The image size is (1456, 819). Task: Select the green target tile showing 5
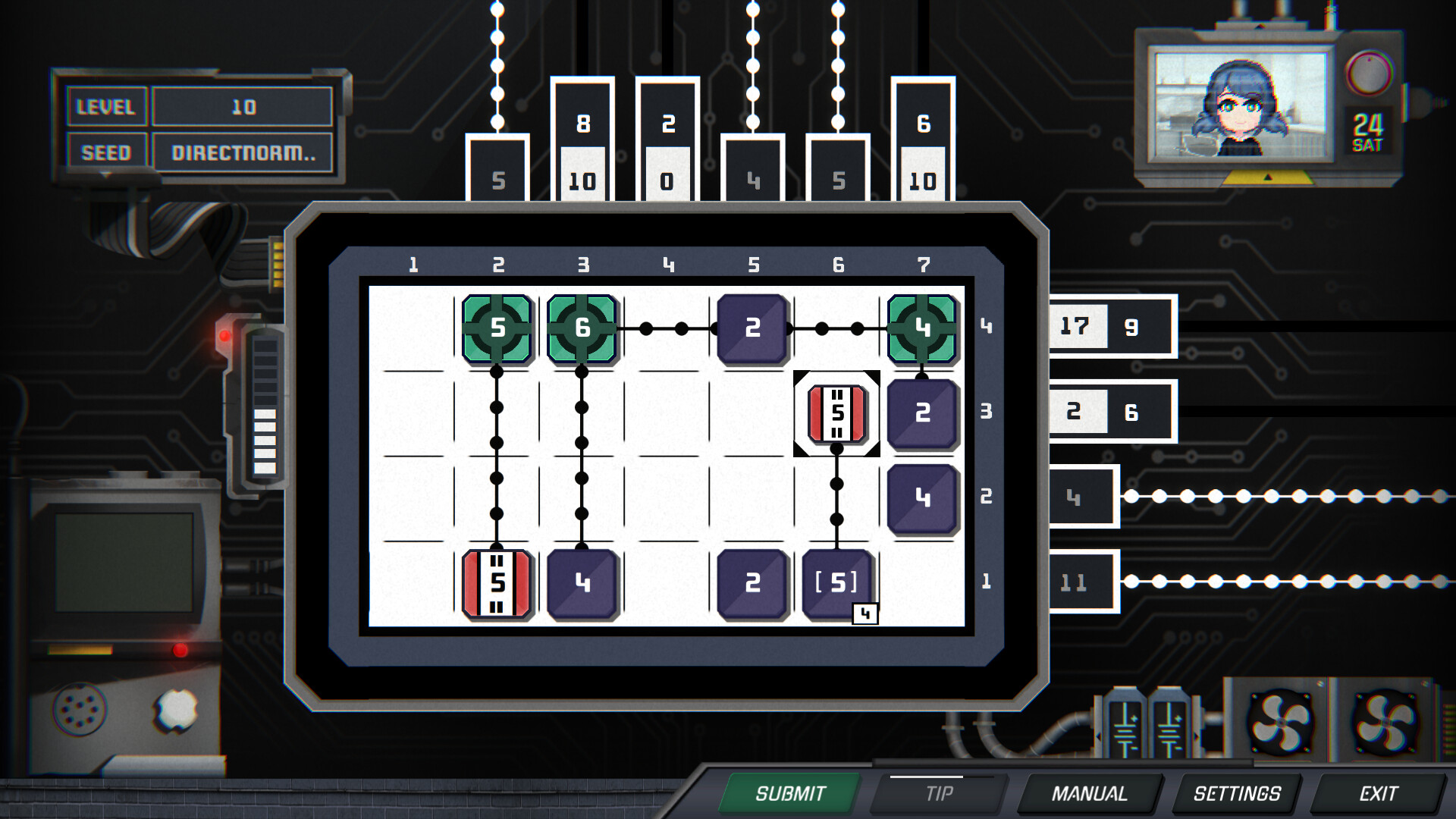pos(497,329)
